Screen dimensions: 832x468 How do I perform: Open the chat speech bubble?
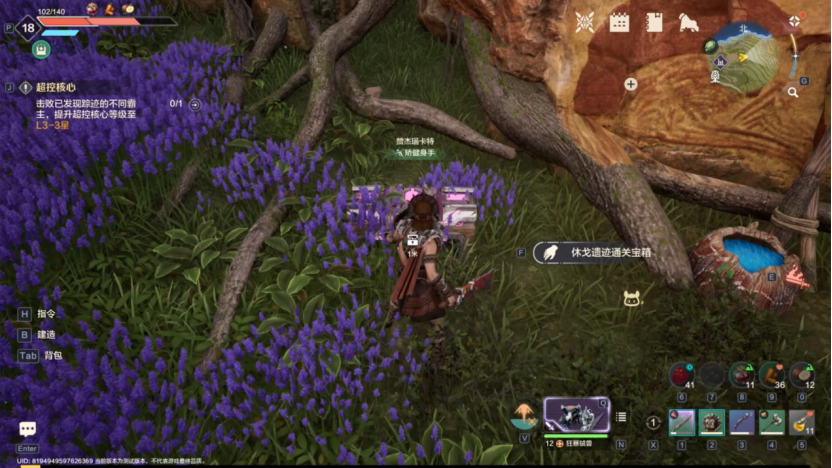coord(27,429)
